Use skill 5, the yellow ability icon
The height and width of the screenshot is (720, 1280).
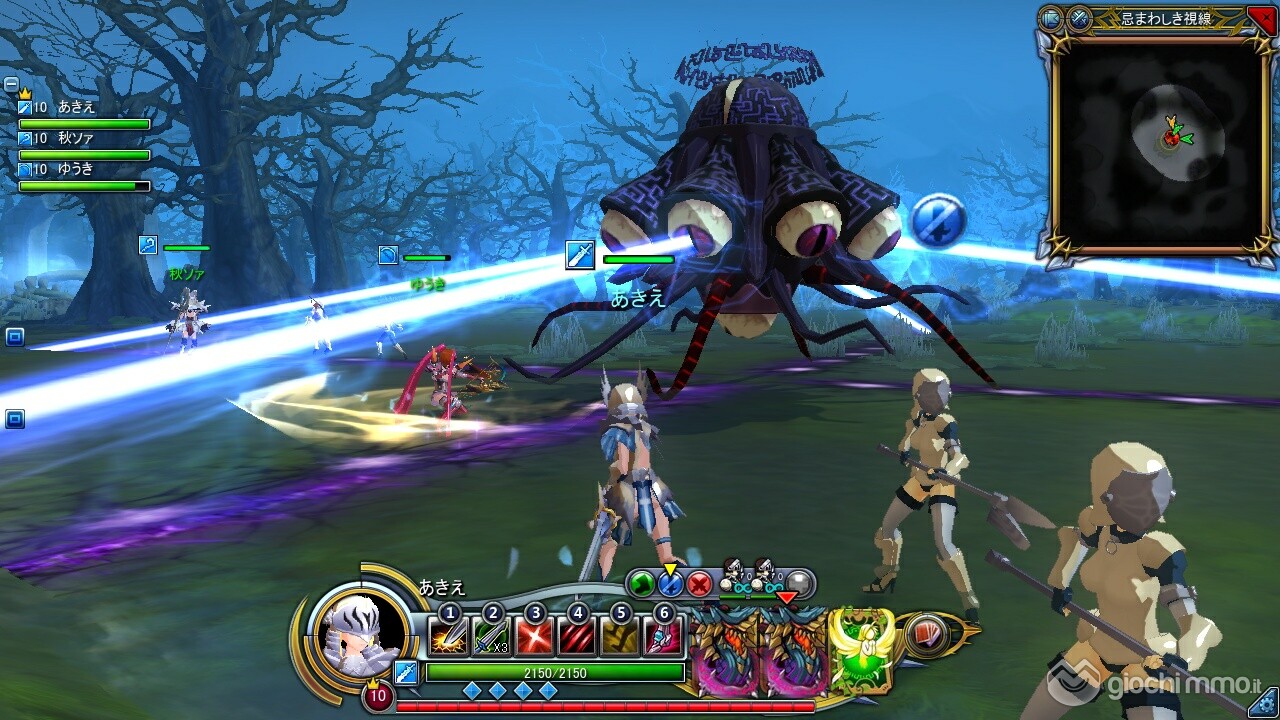click(x=620, y=638)
